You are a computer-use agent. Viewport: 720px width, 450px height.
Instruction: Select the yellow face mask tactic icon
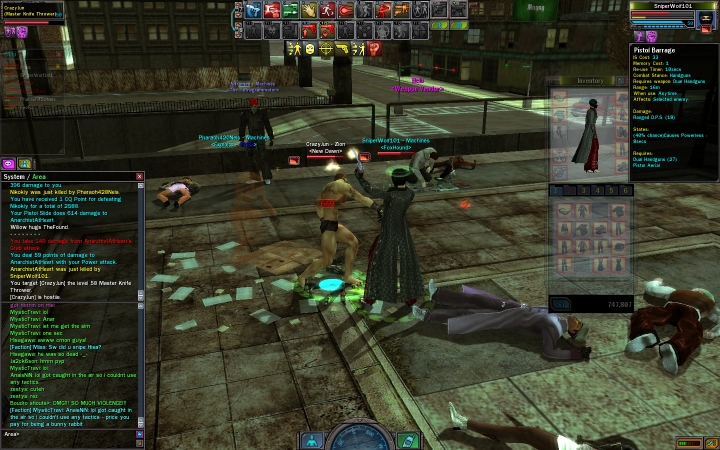[310, 48]
